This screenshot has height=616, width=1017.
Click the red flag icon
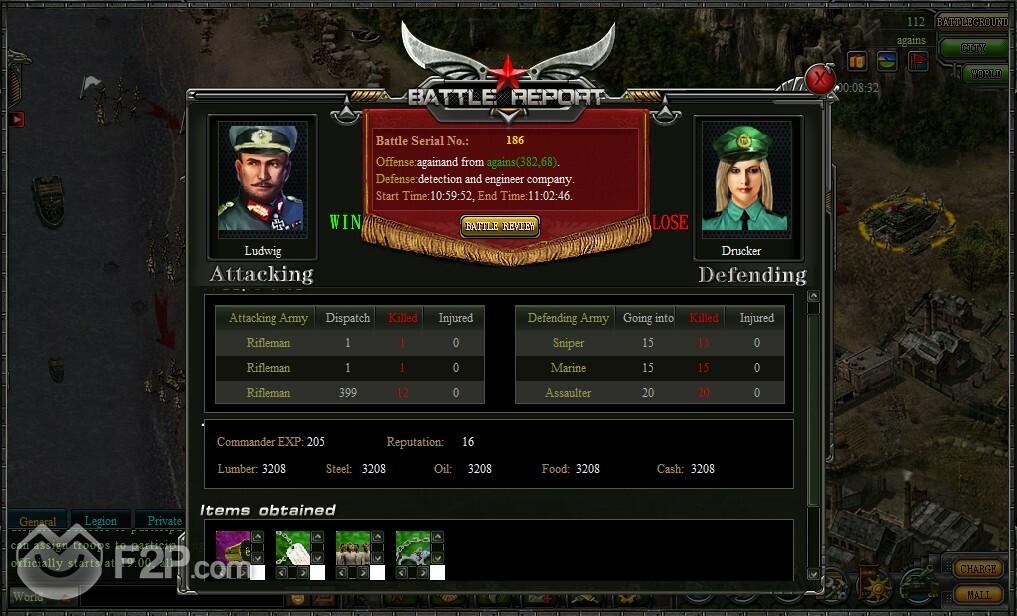tap(917, 61)
